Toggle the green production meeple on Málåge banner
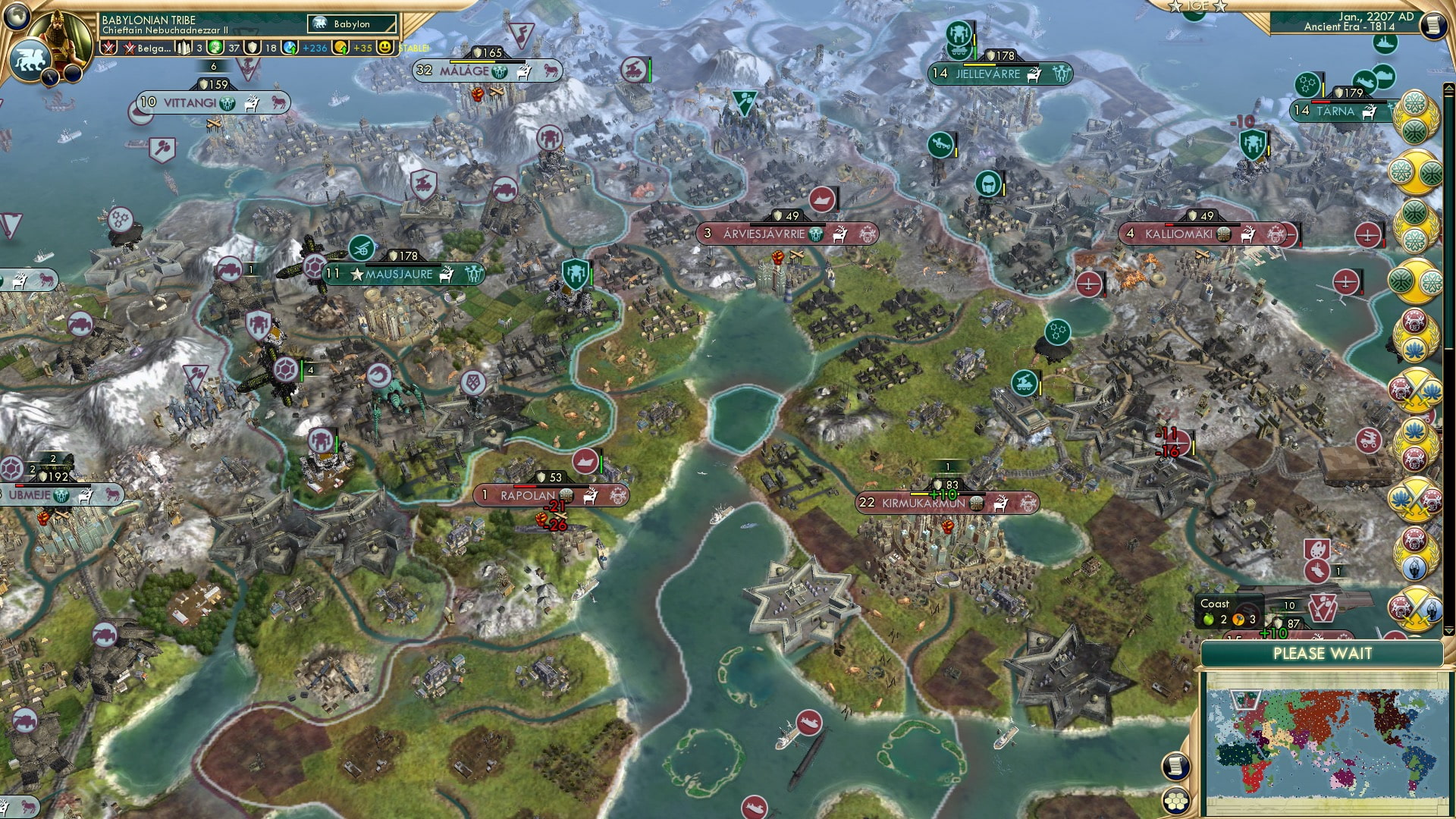Screen dimensions: 1456x819 point(498,72)
